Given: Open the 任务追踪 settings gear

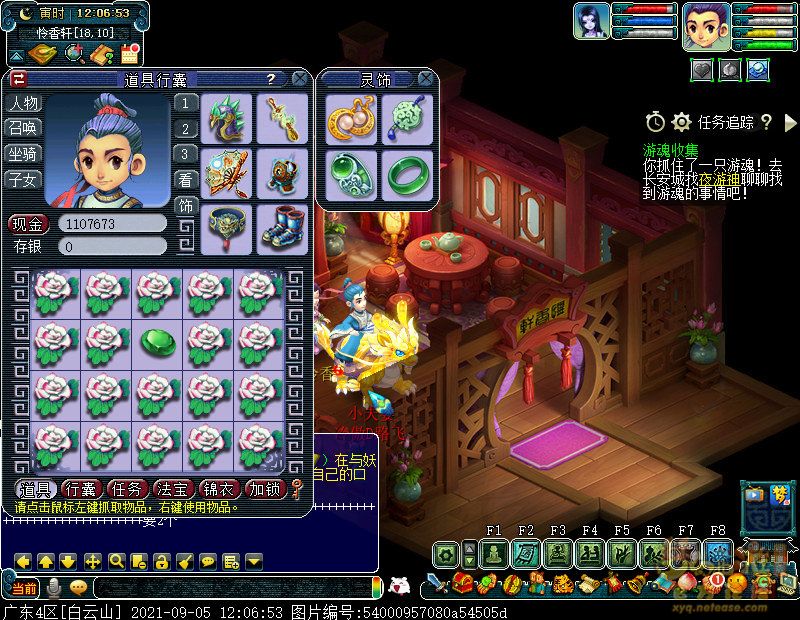Looking at the screenshot, I should coord(682,122).
